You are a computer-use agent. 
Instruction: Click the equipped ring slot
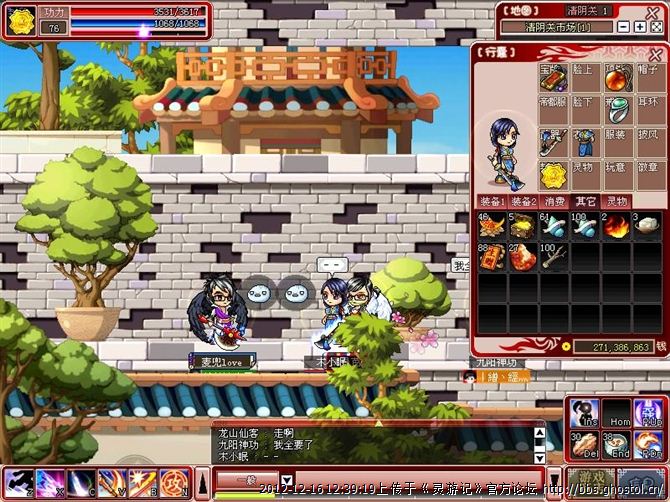[x=617, y=109]
